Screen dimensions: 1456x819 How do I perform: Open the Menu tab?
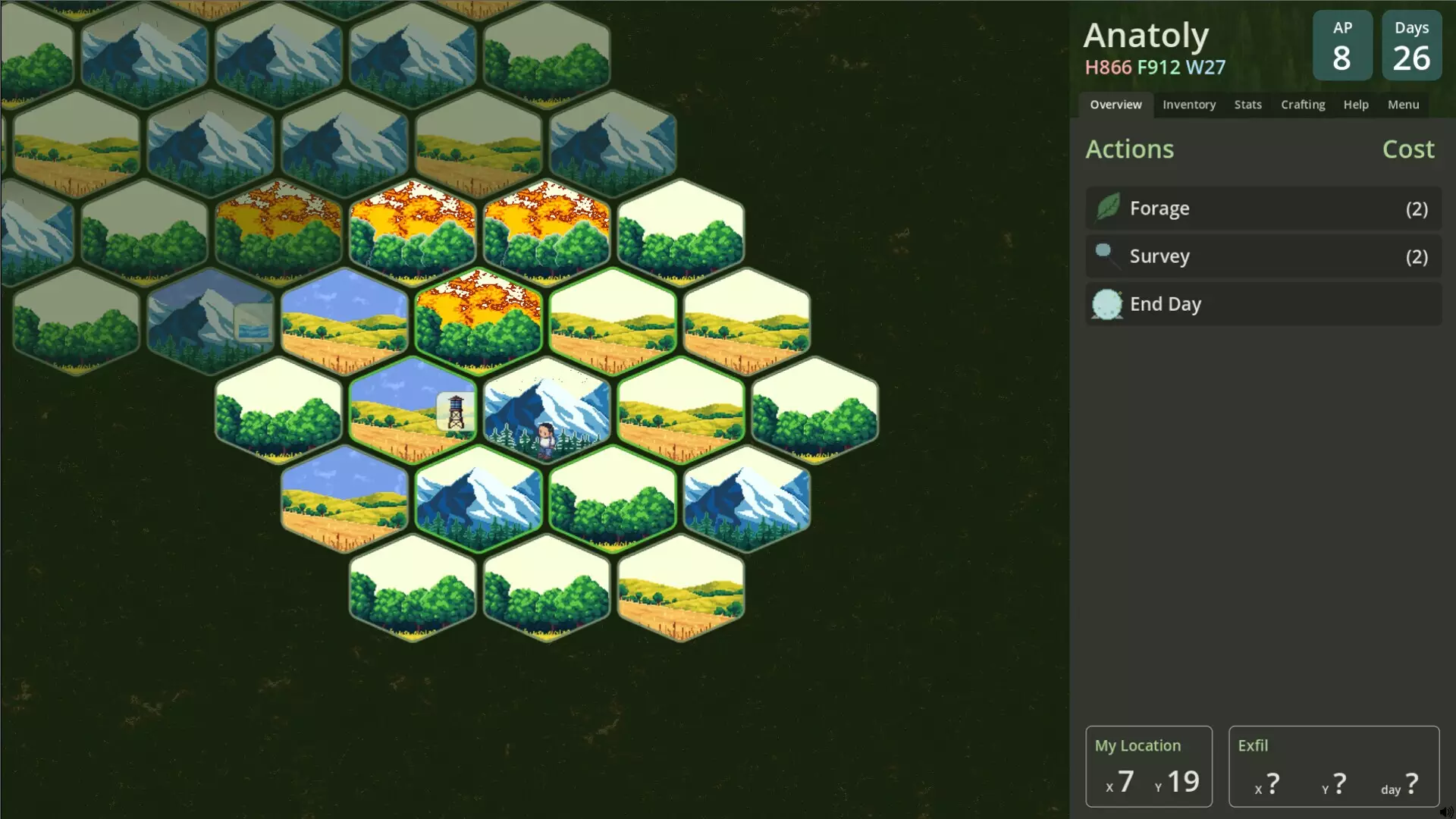(x=1403, y=105)
